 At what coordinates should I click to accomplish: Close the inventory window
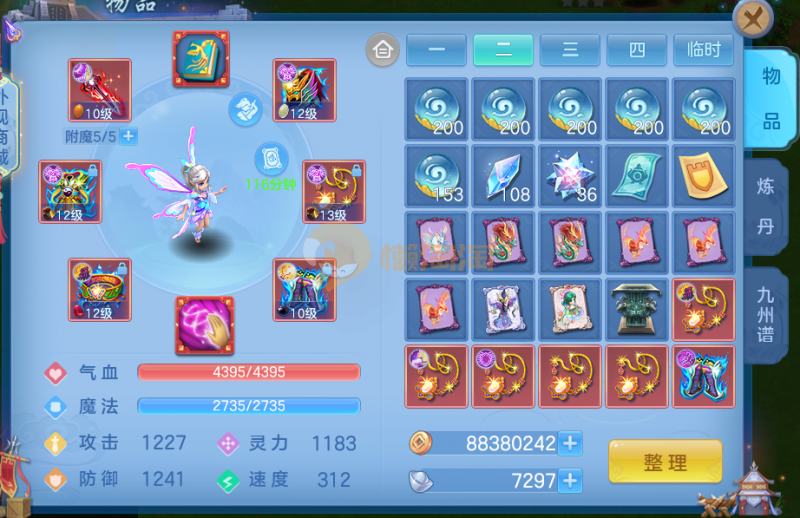752,21
